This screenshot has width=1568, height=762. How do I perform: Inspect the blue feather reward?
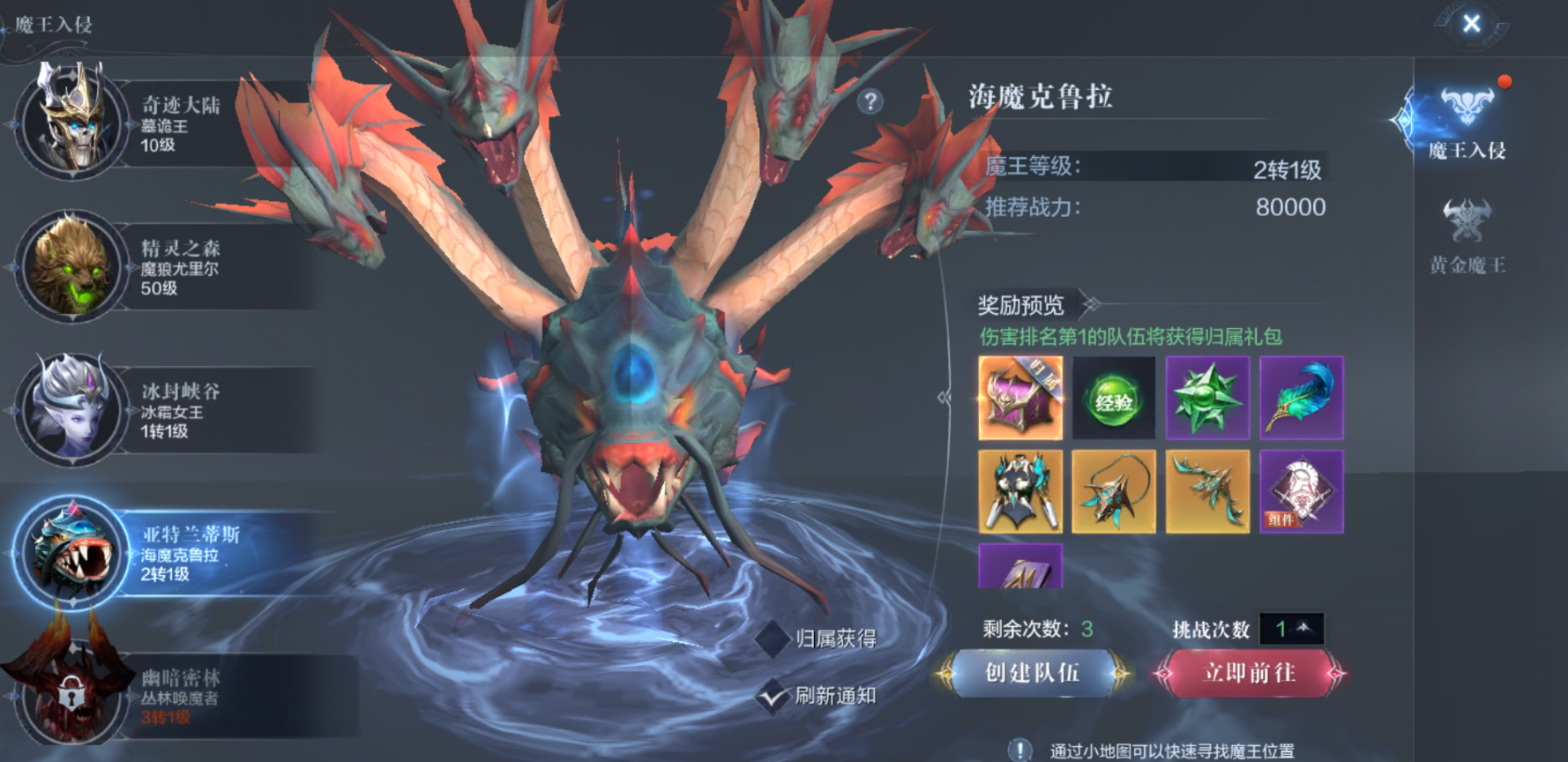pos(1301,398)
